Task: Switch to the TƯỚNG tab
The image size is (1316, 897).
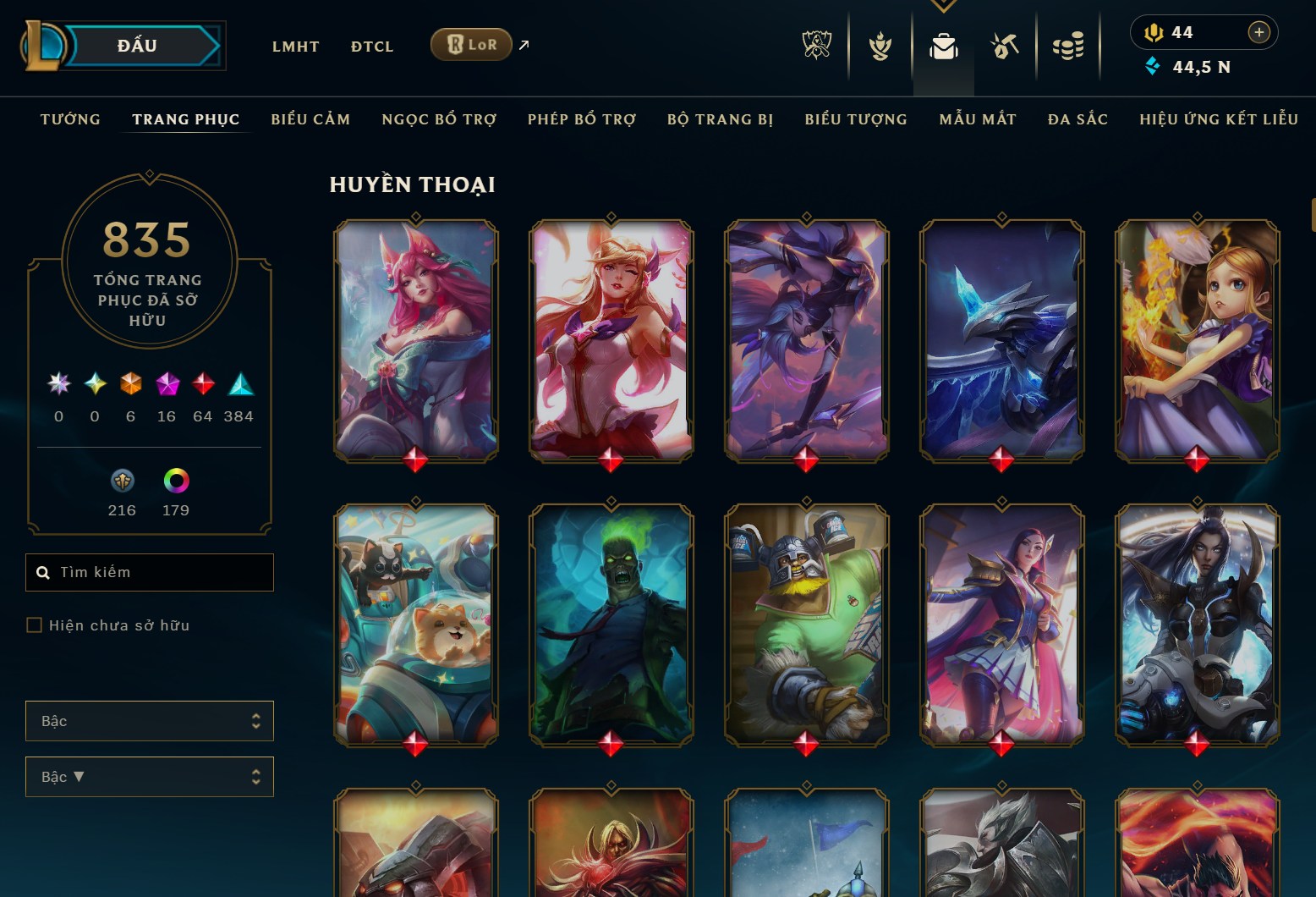Action: (x=70, y=119)
